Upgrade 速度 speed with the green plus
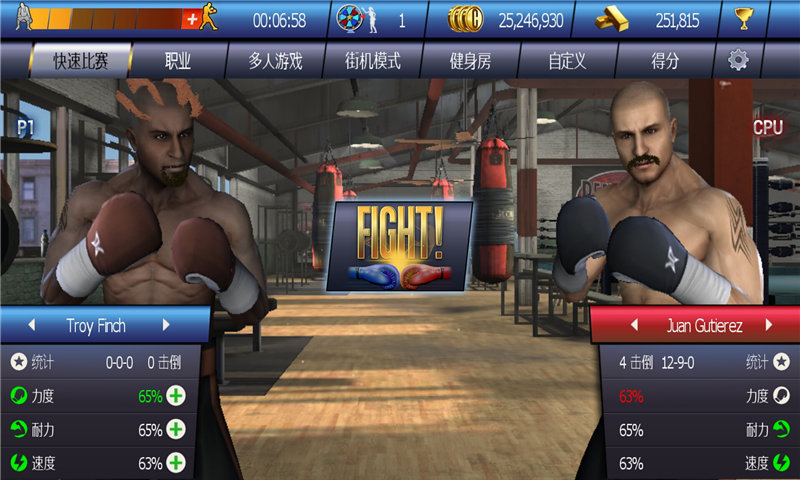The height and width of the screenshot is (480, 800). pos(177,463)
